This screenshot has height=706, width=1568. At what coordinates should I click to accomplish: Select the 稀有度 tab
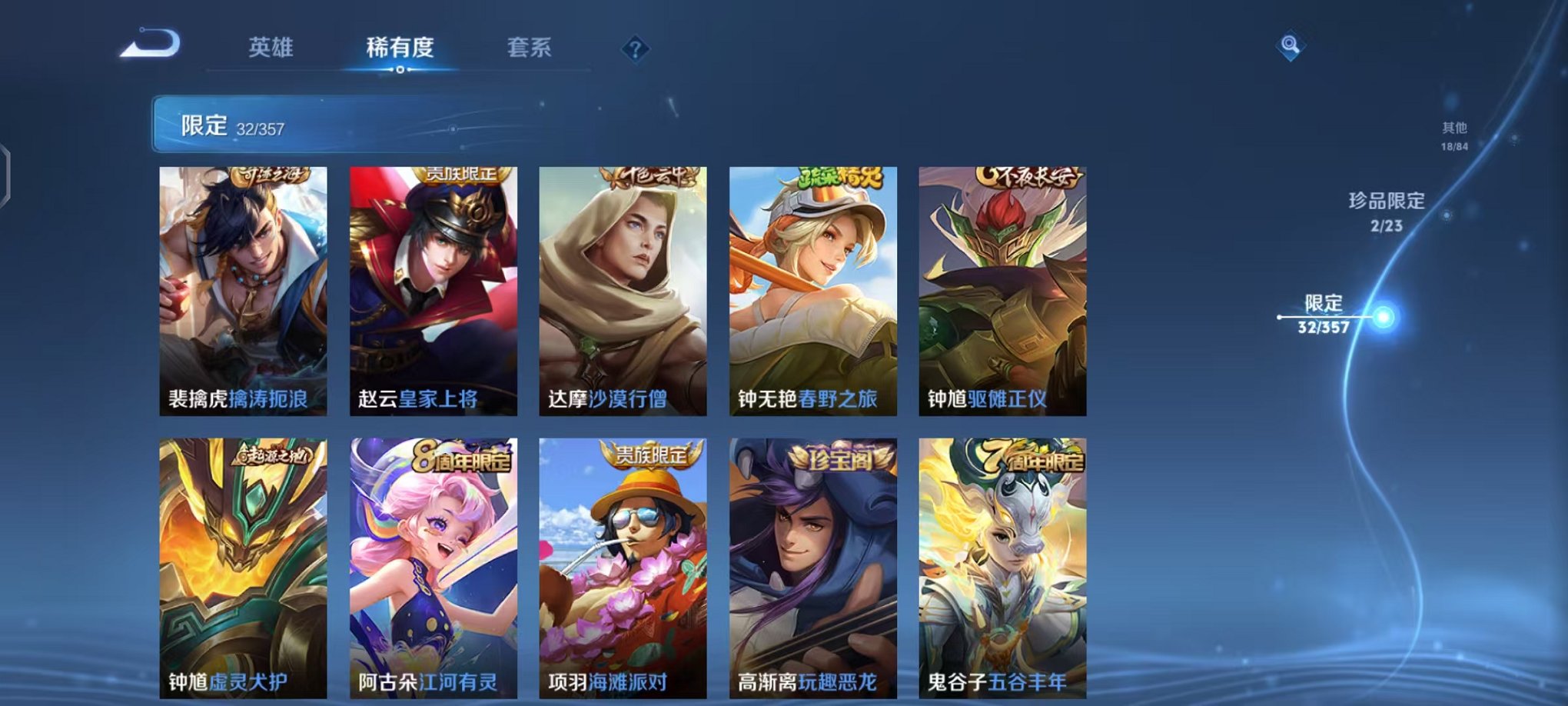(x=398, y=46)
